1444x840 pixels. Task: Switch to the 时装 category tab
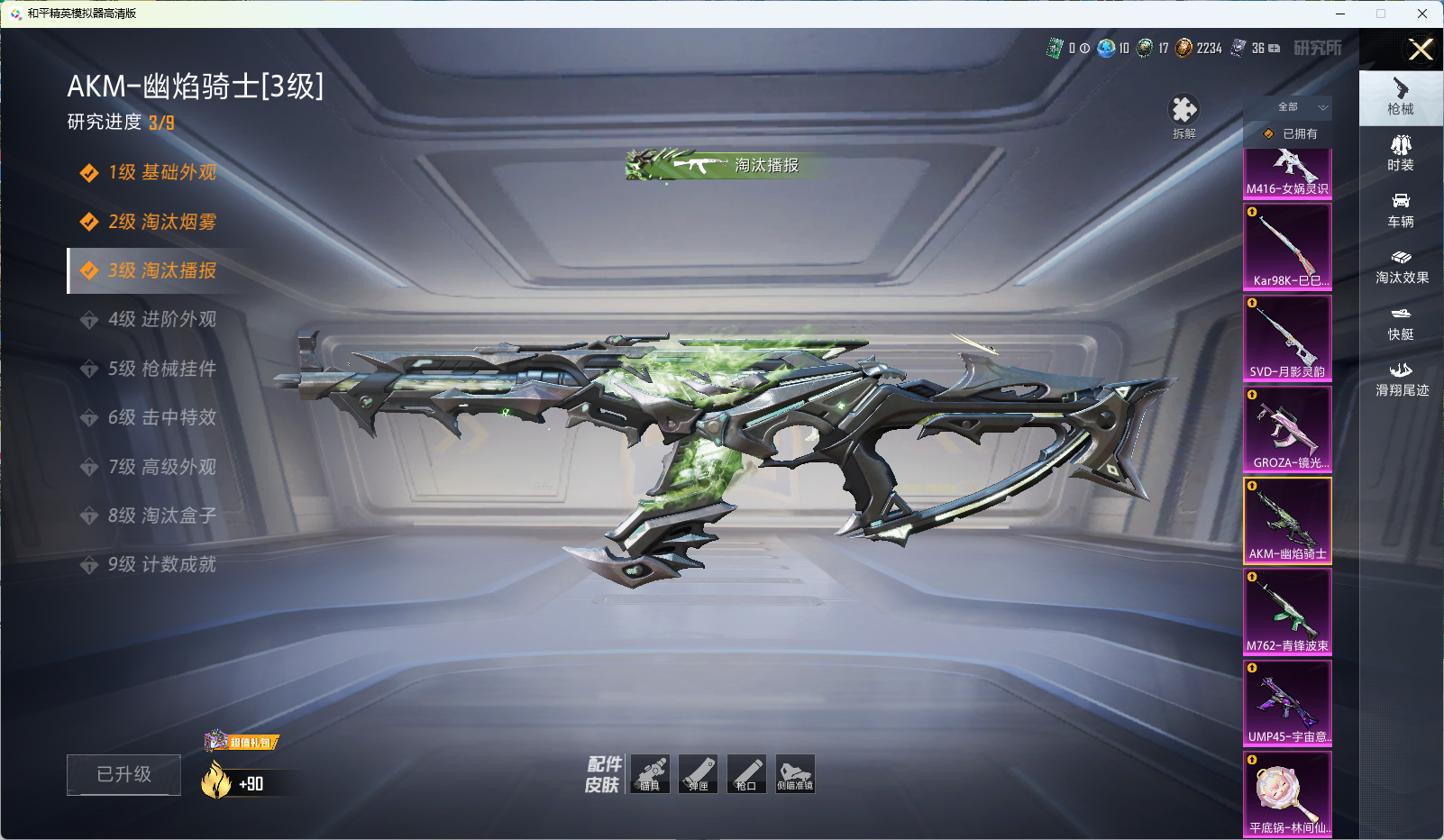pos(1401,153)
